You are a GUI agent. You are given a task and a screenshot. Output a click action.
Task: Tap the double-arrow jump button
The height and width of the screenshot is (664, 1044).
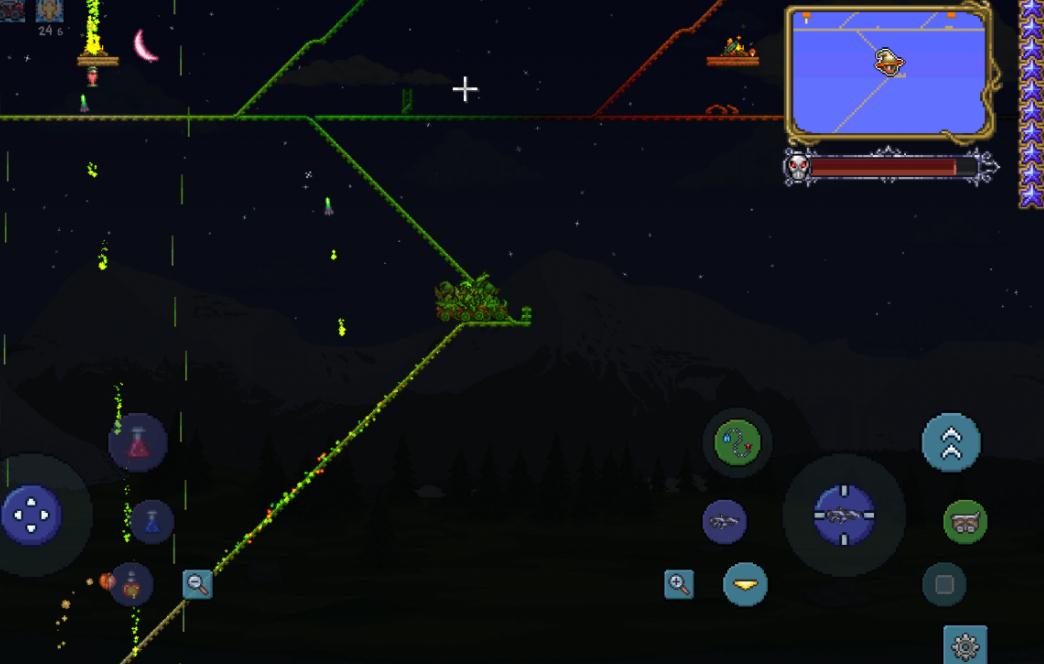coord(950,442)
